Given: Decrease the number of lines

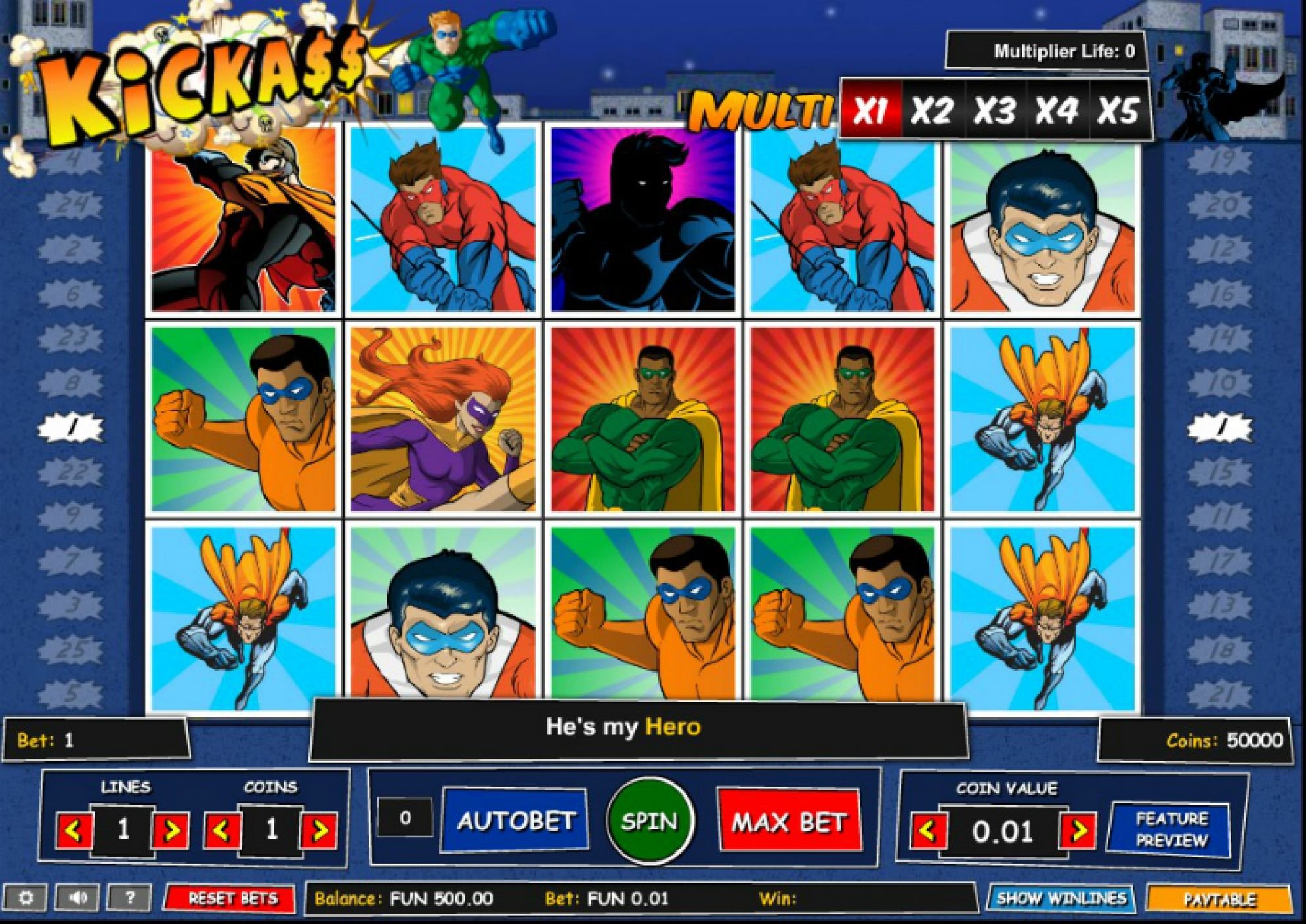Looking at the screenshot, I should pyautogui.click(x=74, y=831).
